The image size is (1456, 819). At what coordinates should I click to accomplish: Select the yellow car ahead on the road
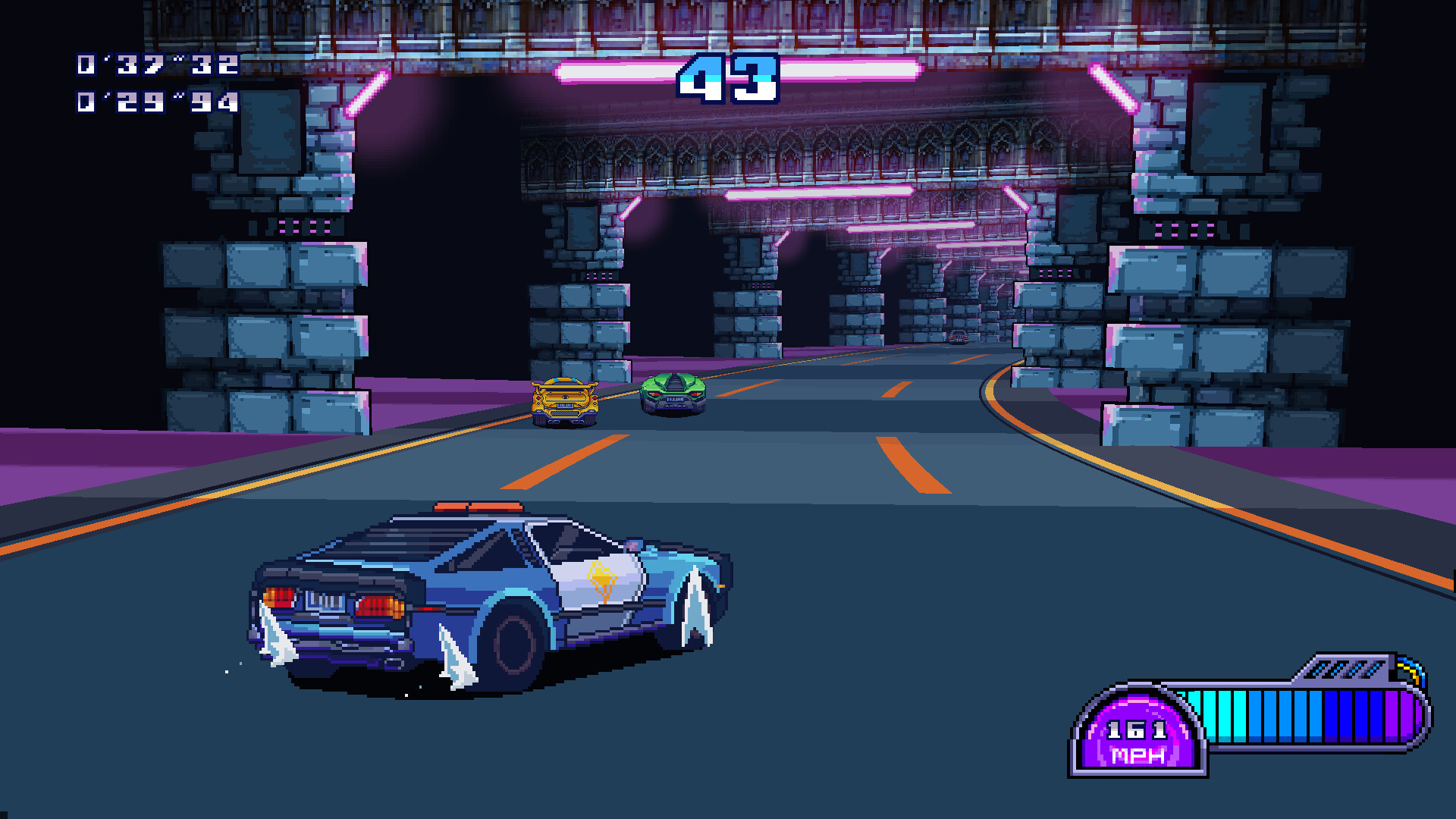click(x=565, y=402)
